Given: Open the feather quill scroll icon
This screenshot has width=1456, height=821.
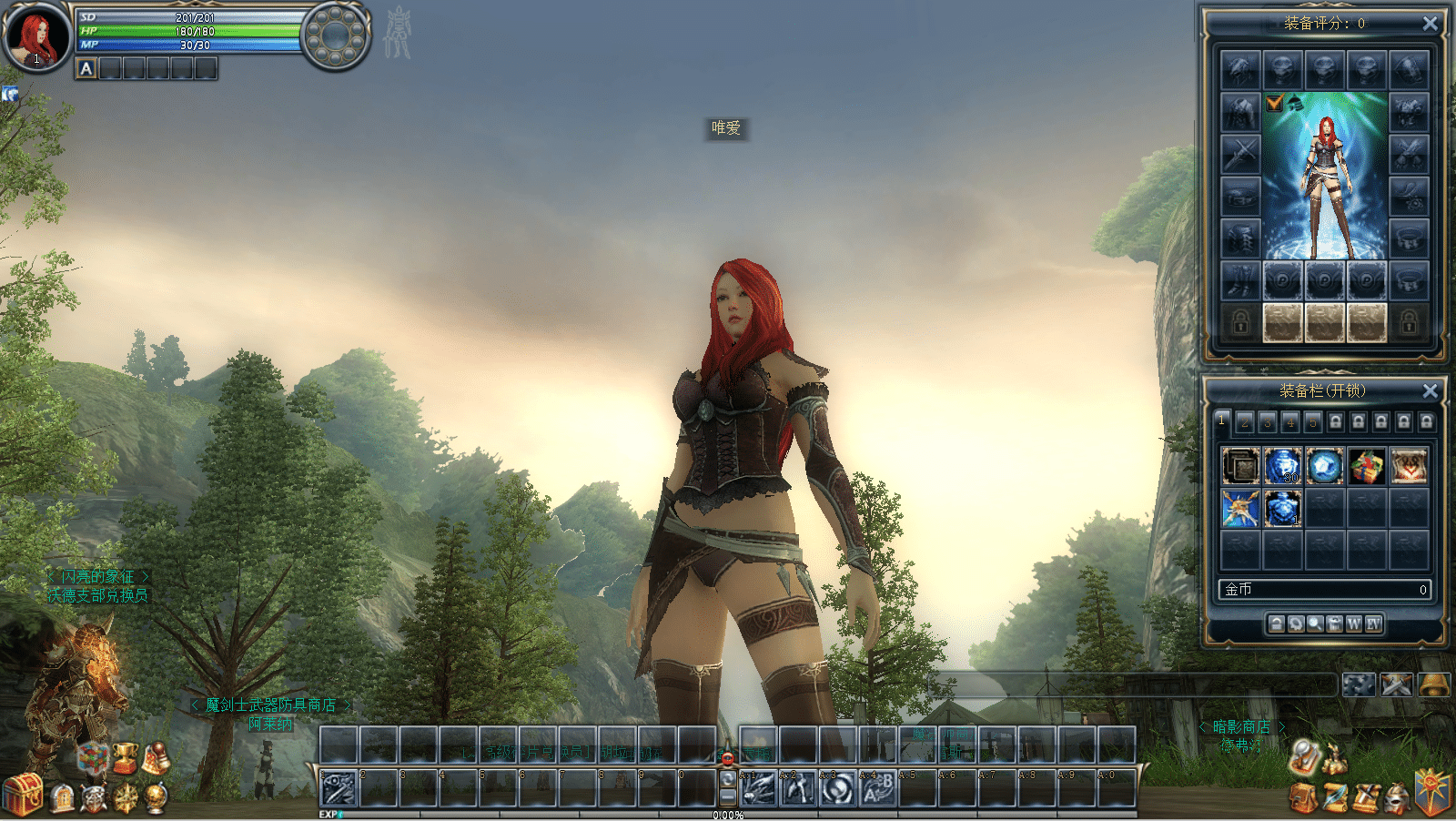Looking at the screenshot, I should pos(1335,798).
